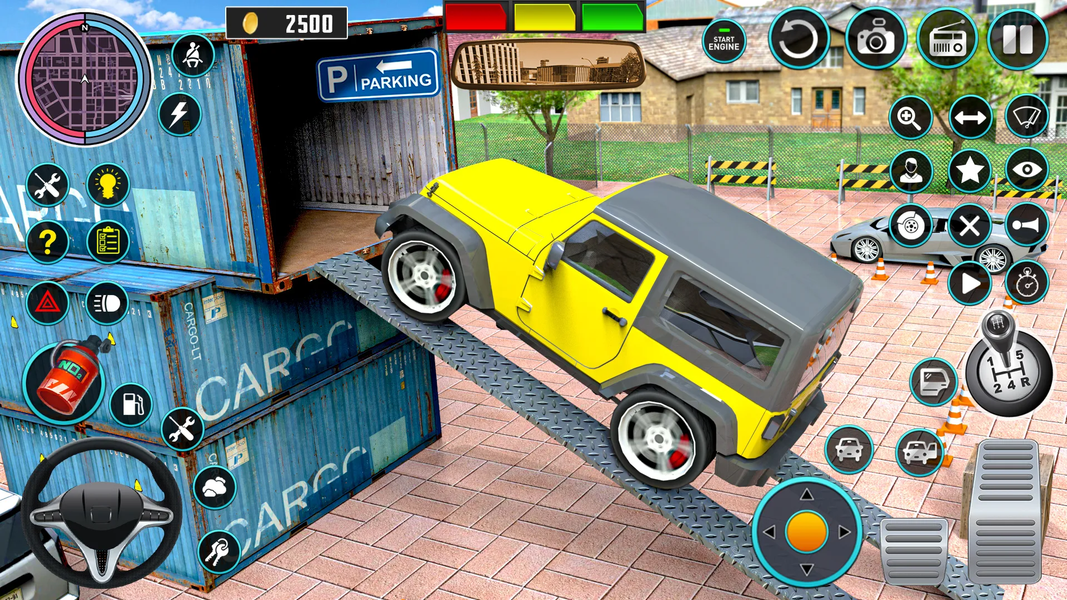Pause the game

pyautogui.click(x=1017, y=39)
